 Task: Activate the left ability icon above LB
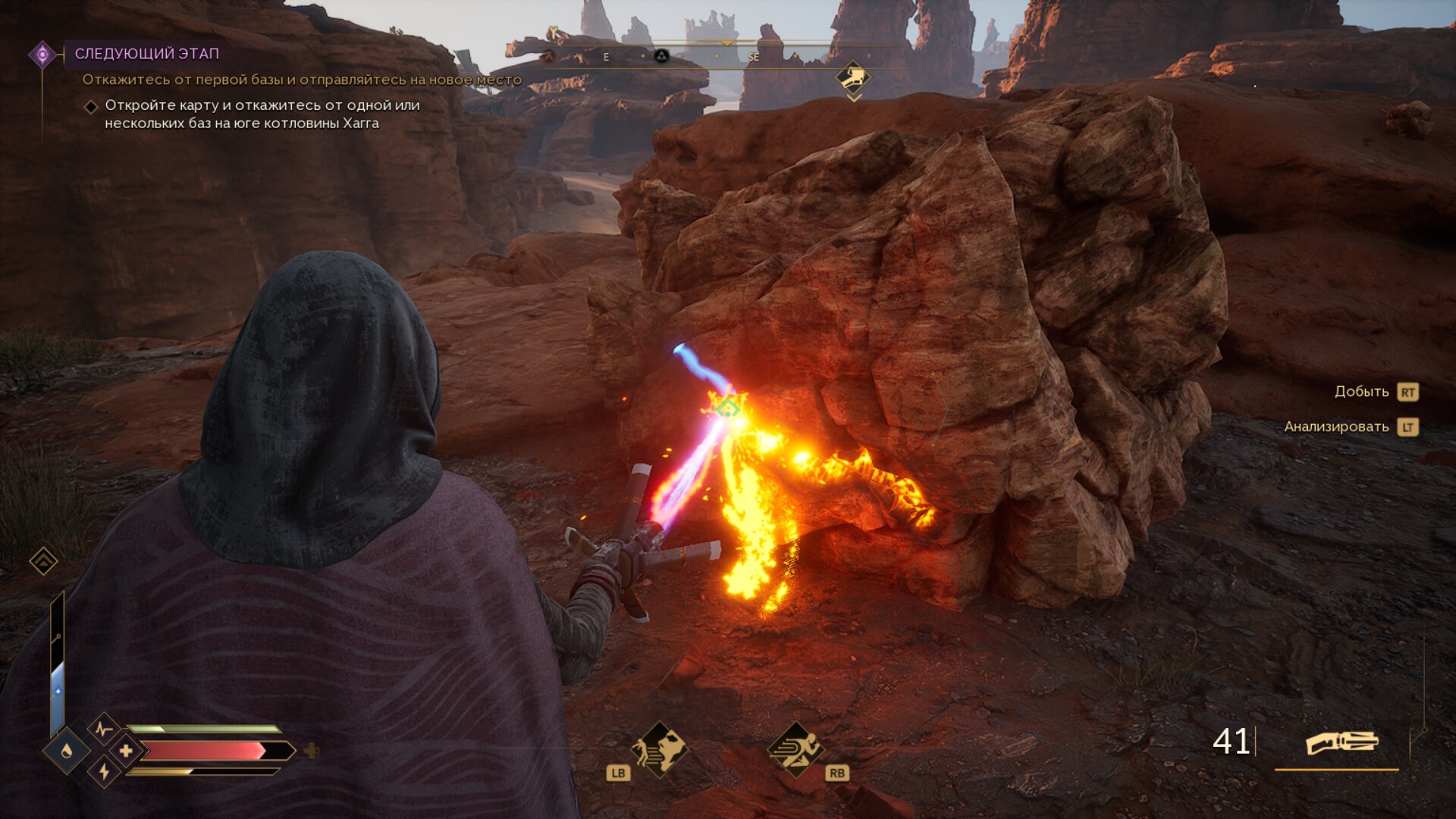click(x=659, y=748)
